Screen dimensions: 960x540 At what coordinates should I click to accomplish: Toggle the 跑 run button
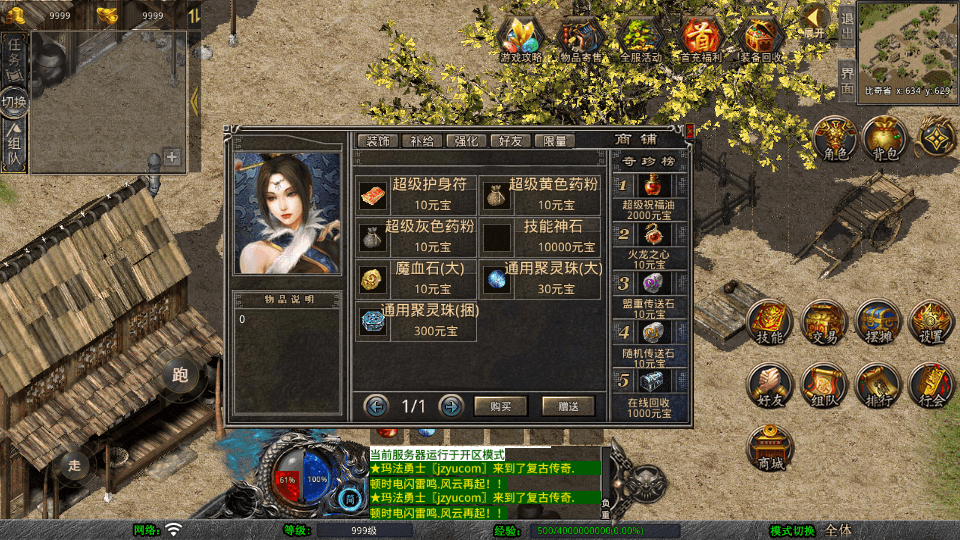[181, 375]
